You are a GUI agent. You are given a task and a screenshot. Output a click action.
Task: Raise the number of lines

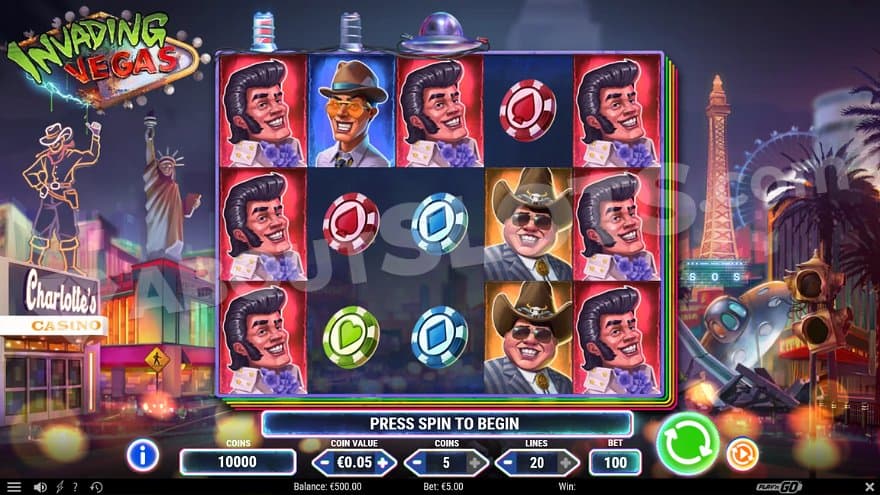coord(567,463)
